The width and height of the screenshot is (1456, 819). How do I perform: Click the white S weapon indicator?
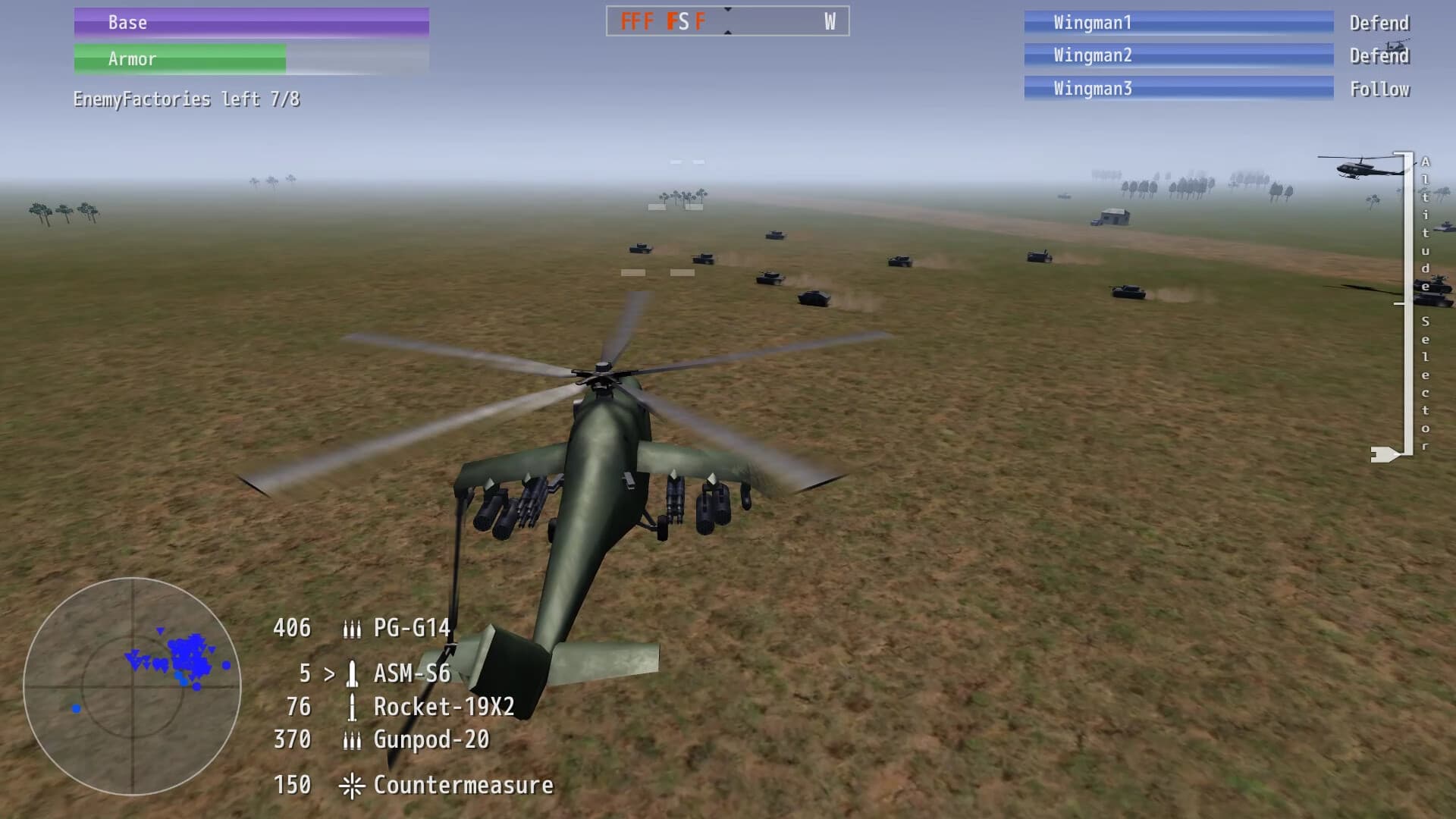[684, 22]
